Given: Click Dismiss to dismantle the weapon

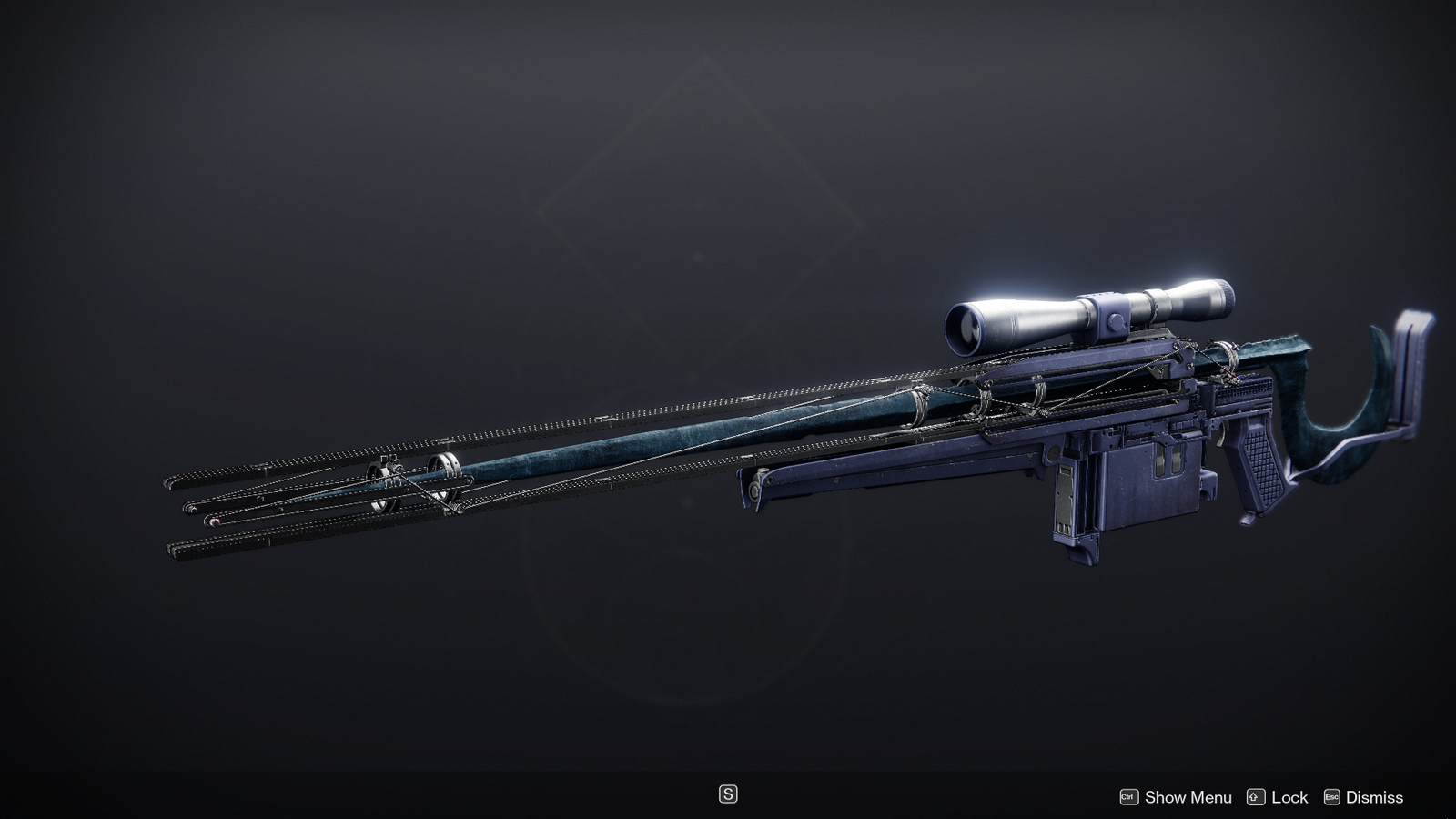Looking at the screenshot, I should pyautogui.click(x=1376, y=797).
